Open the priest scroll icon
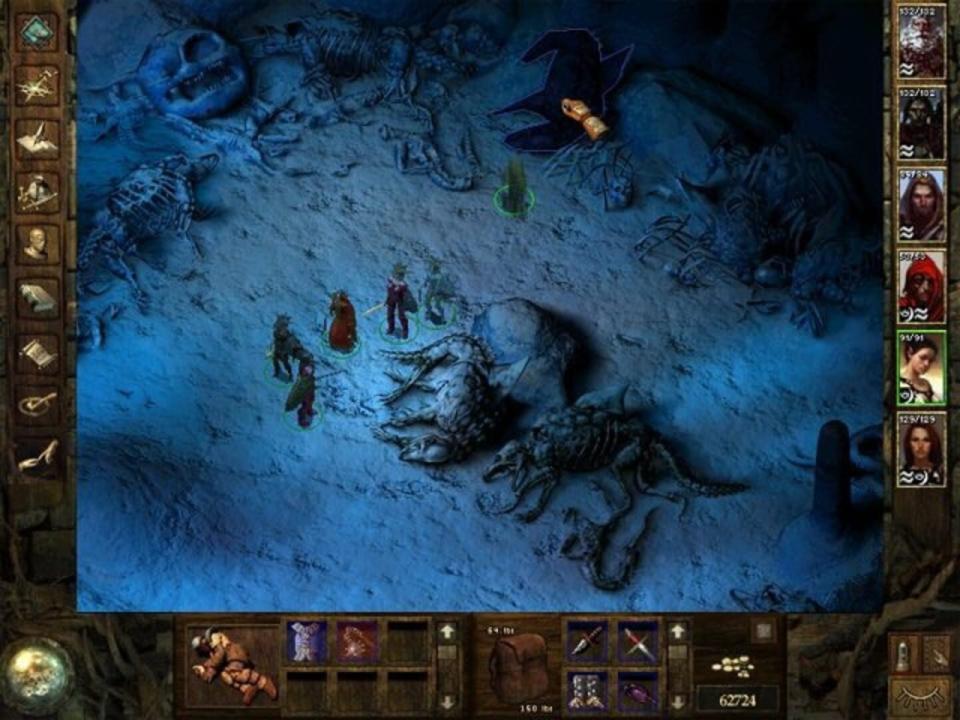Viewport: 960px width, 720px height. click(37, 351)
